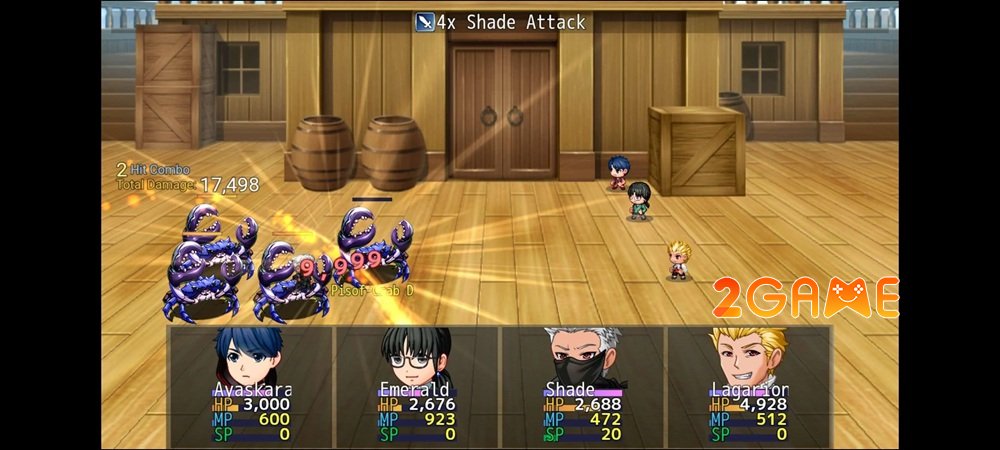Pick Lagarion's party status panel
The image size is (1000, 450).
click(x=748, y=385)
